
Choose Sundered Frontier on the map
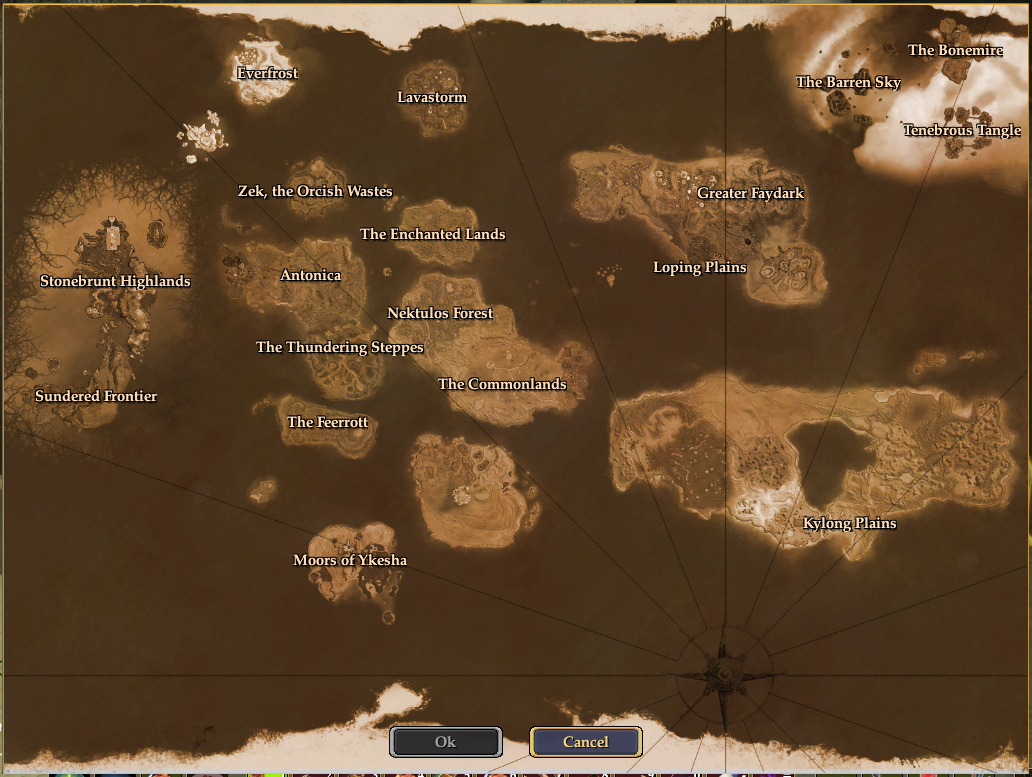(x=96, y=396)
